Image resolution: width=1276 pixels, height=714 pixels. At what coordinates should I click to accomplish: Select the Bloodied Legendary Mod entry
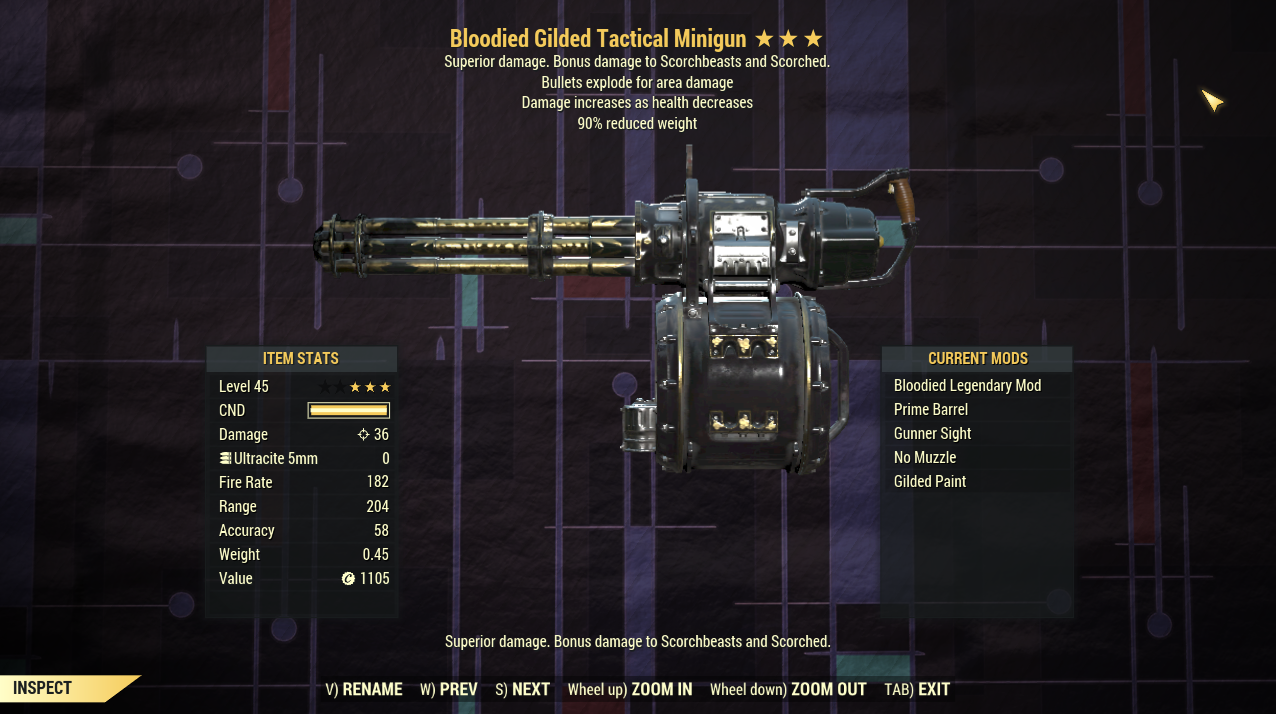[x=967, y=386]
